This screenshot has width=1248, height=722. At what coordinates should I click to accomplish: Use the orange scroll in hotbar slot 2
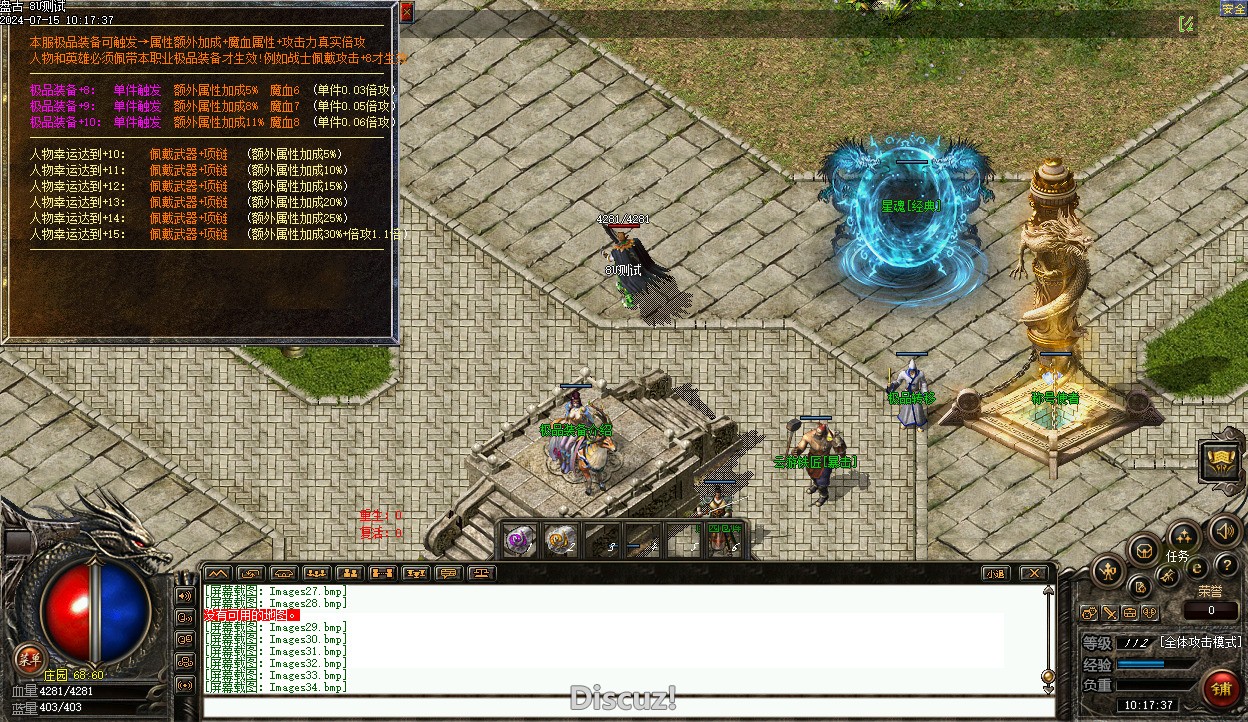coord(560,540)
